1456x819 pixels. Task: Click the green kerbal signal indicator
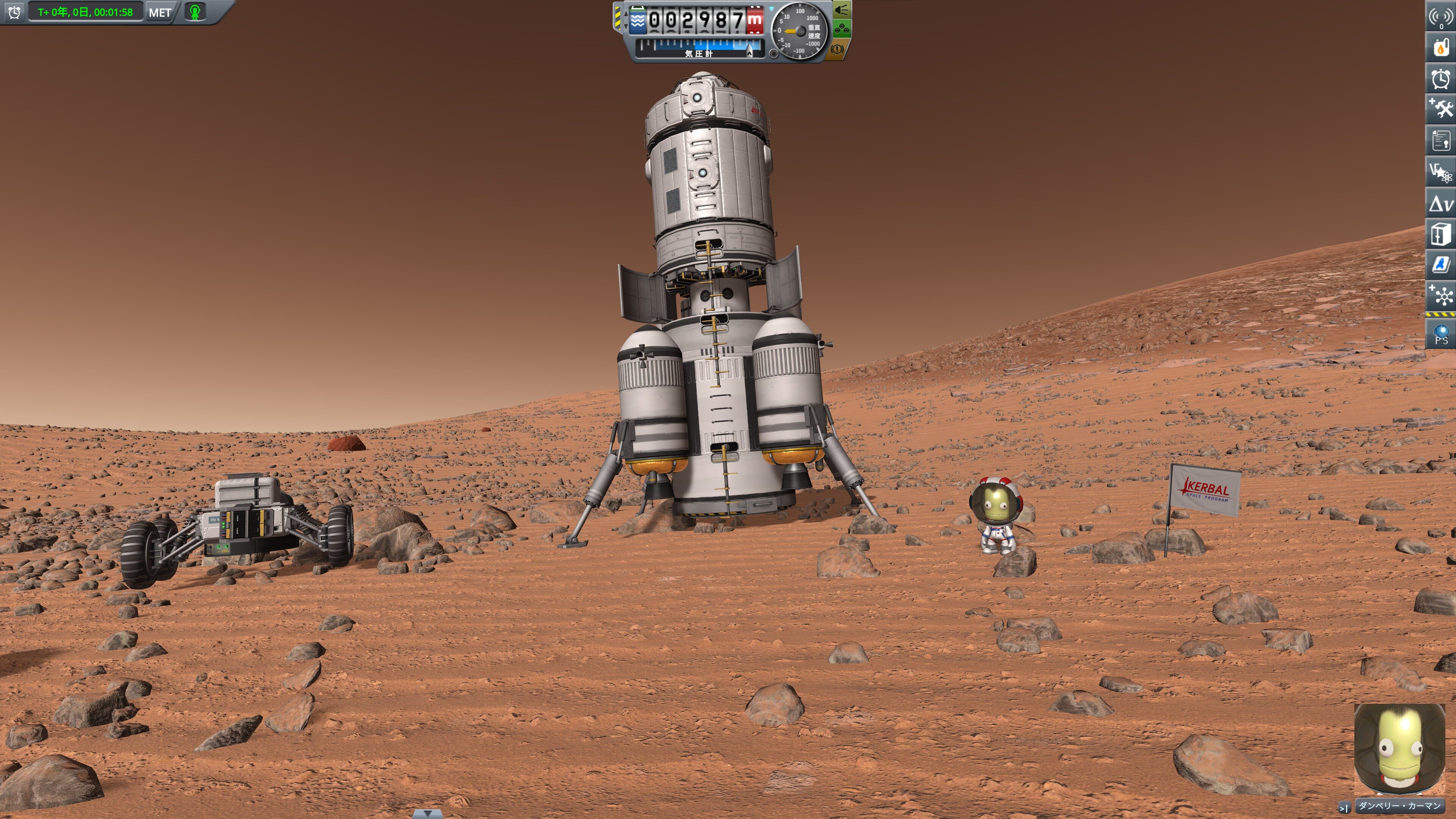tap(195, 12)
